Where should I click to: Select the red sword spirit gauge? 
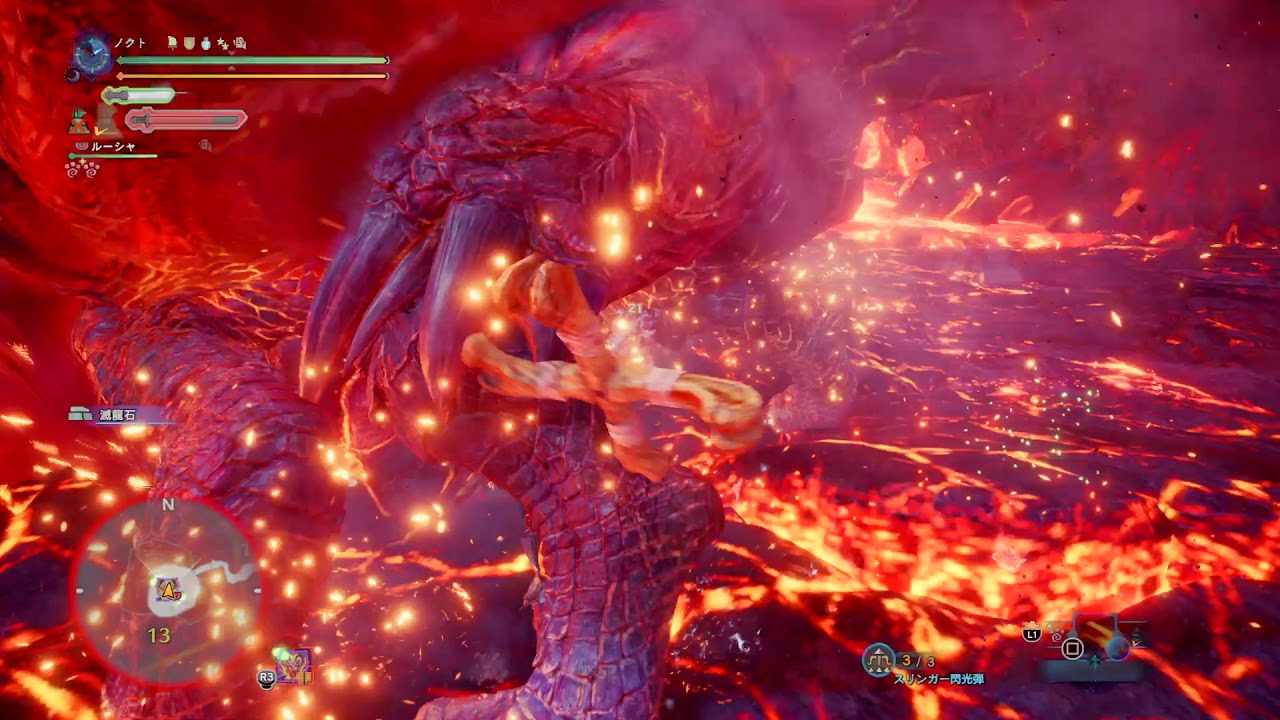(186, 120)
